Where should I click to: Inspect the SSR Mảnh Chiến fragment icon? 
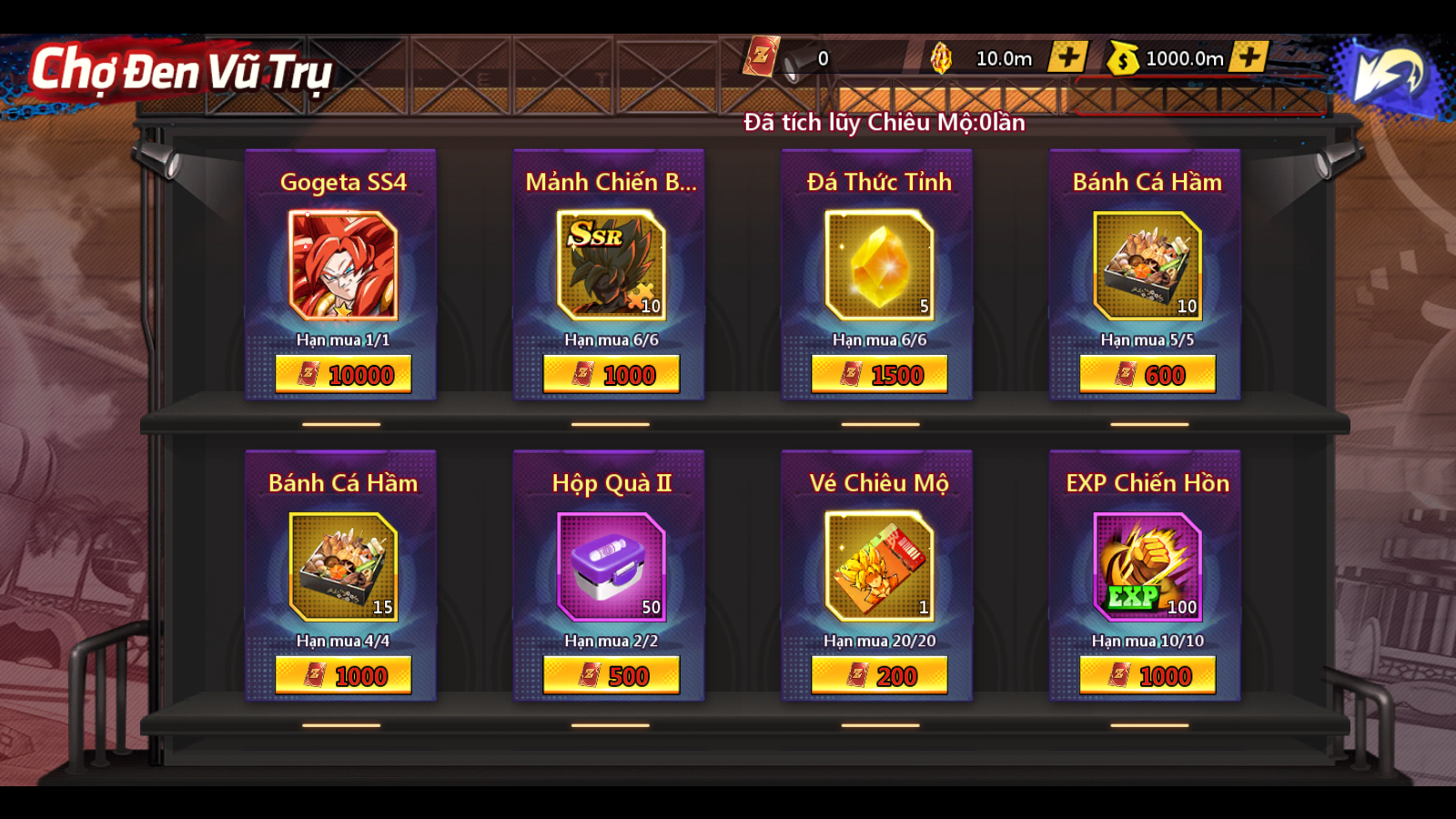(x=612, y=265)
